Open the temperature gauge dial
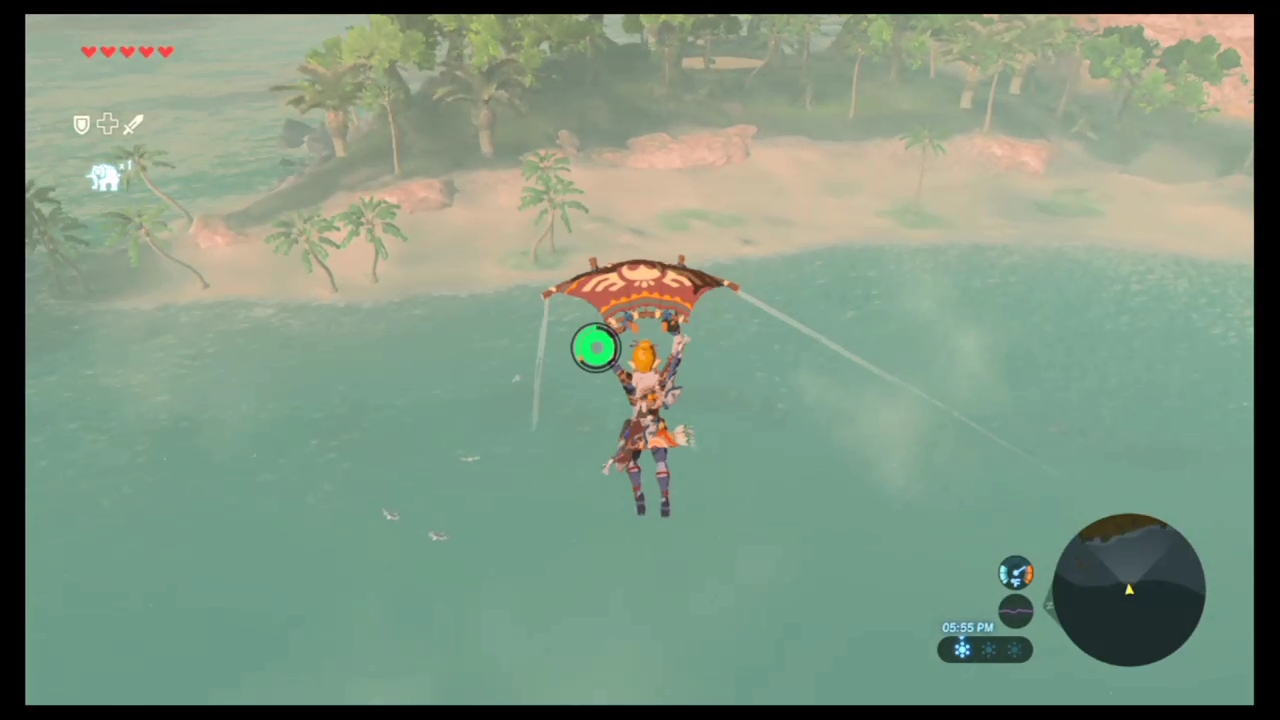The width and height of the screenshot is (1280, 720). point(1015,571)
